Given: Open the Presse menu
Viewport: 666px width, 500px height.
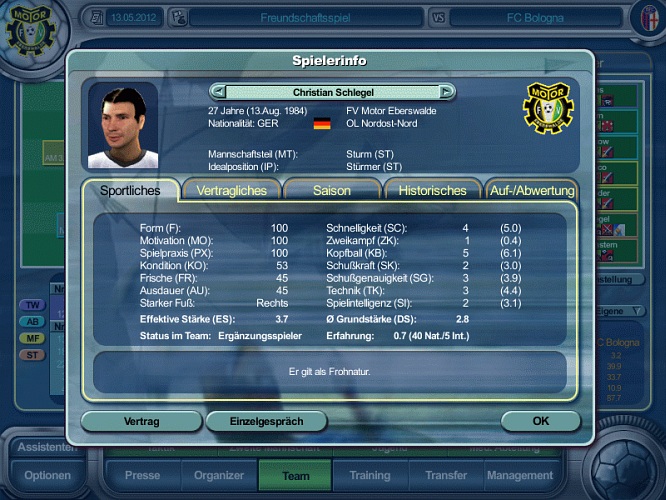Looking at the screenshot, I should (x=142, y=476).
